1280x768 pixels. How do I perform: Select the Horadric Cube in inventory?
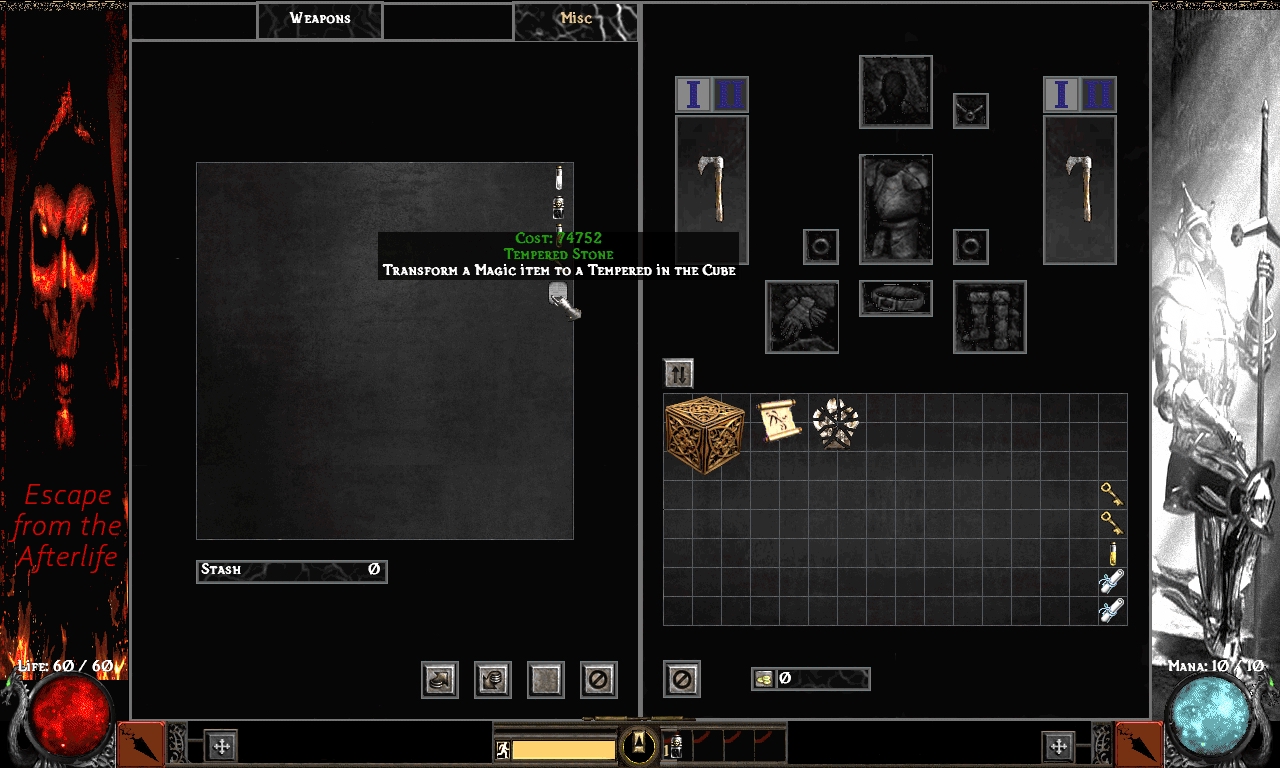click(704, 434)
